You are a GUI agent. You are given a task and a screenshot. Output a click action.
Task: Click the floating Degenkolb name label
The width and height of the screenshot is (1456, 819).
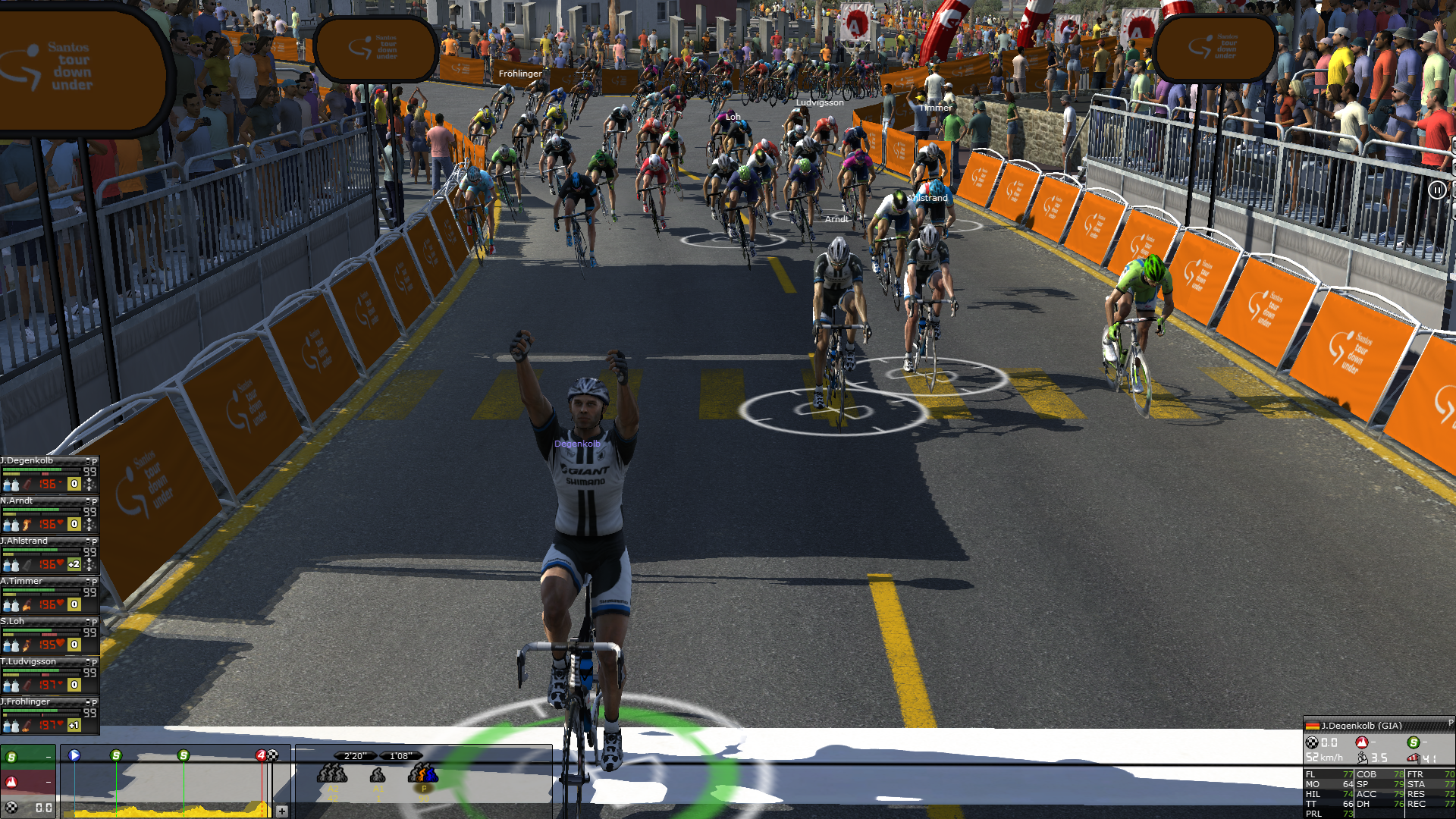coord(577,444)
